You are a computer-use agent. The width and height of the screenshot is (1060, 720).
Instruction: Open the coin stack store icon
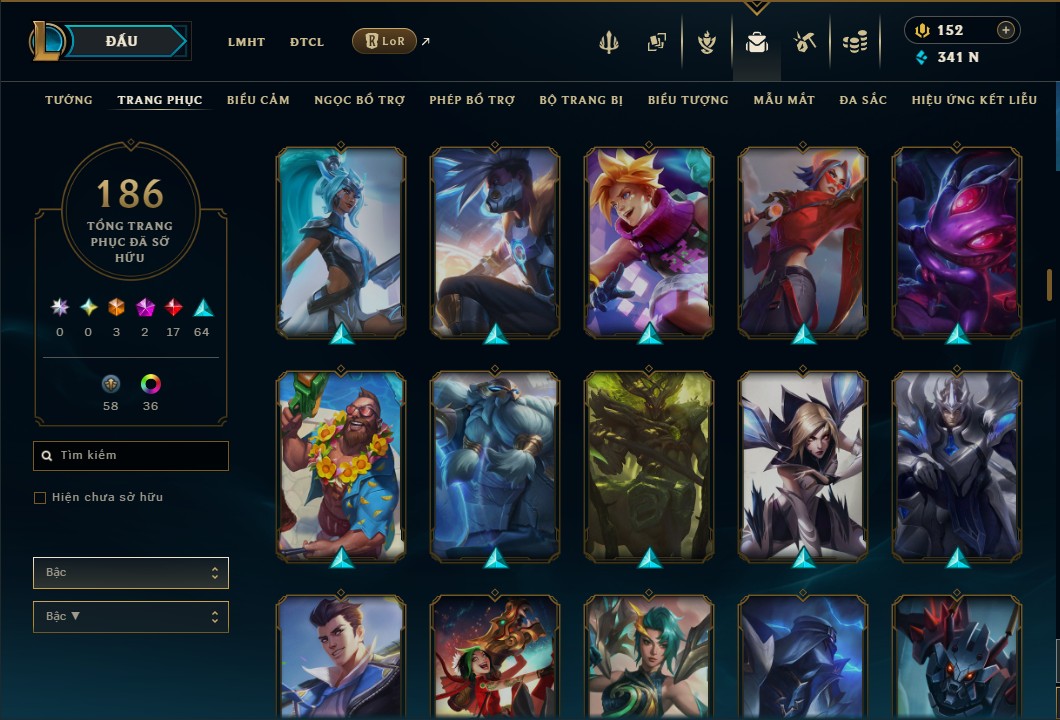coord(854,42)
